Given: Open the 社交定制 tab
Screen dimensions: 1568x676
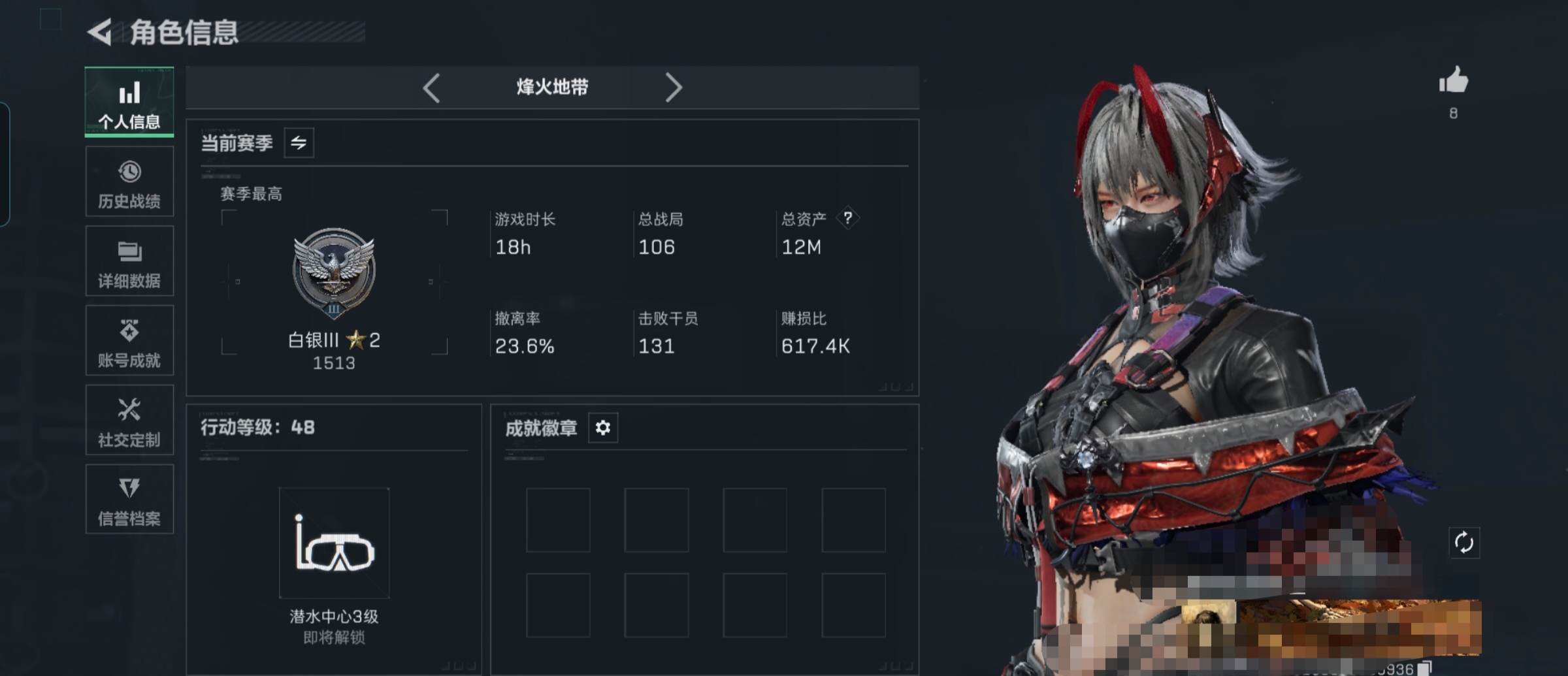Looking at the screenshot, I should tap(129, 420).
